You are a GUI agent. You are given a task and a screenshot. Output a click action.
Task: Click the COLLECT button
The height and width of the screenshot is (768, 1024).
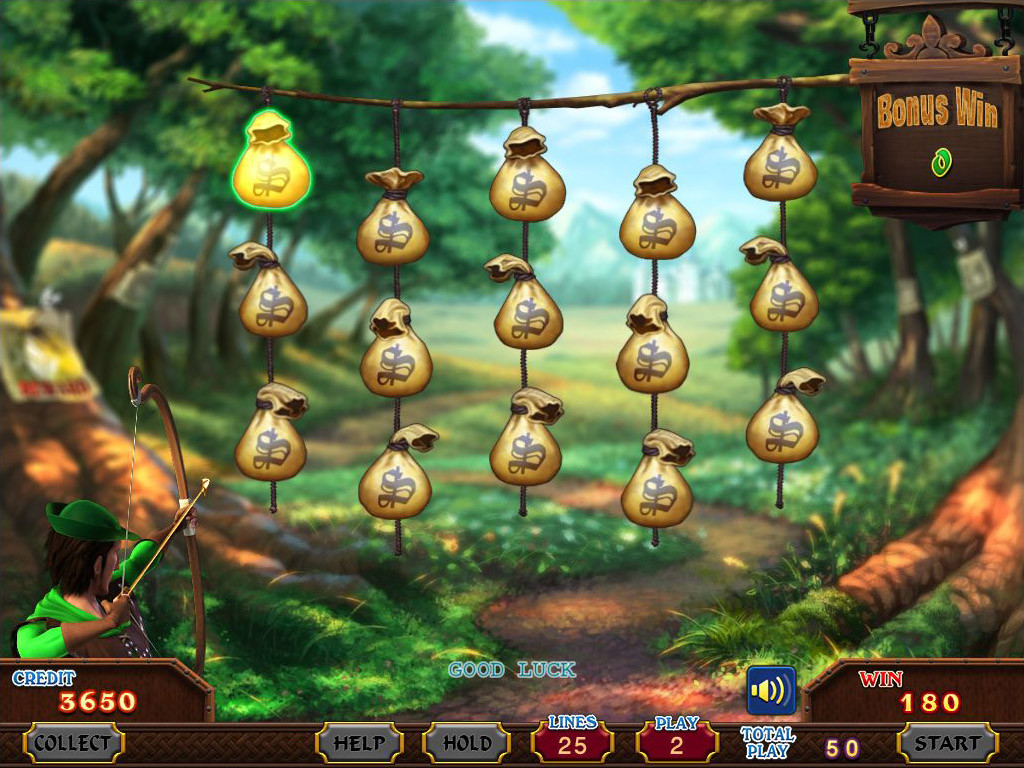[x=73, y=743]
